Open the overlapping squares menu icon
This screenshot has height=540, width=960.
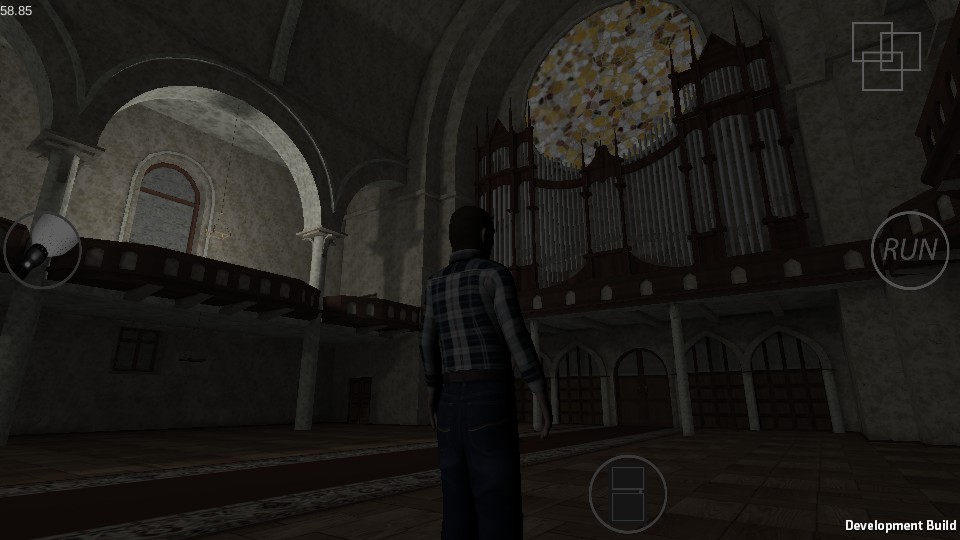click(x=885, y=54)
